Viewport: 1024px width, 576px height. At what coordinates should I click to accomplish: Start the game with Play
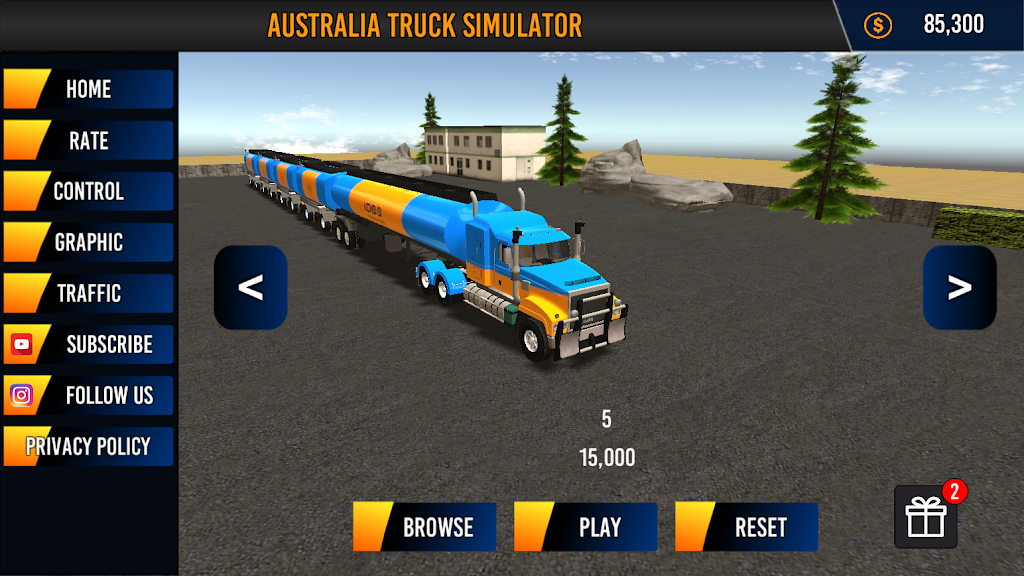coord(585,527)
